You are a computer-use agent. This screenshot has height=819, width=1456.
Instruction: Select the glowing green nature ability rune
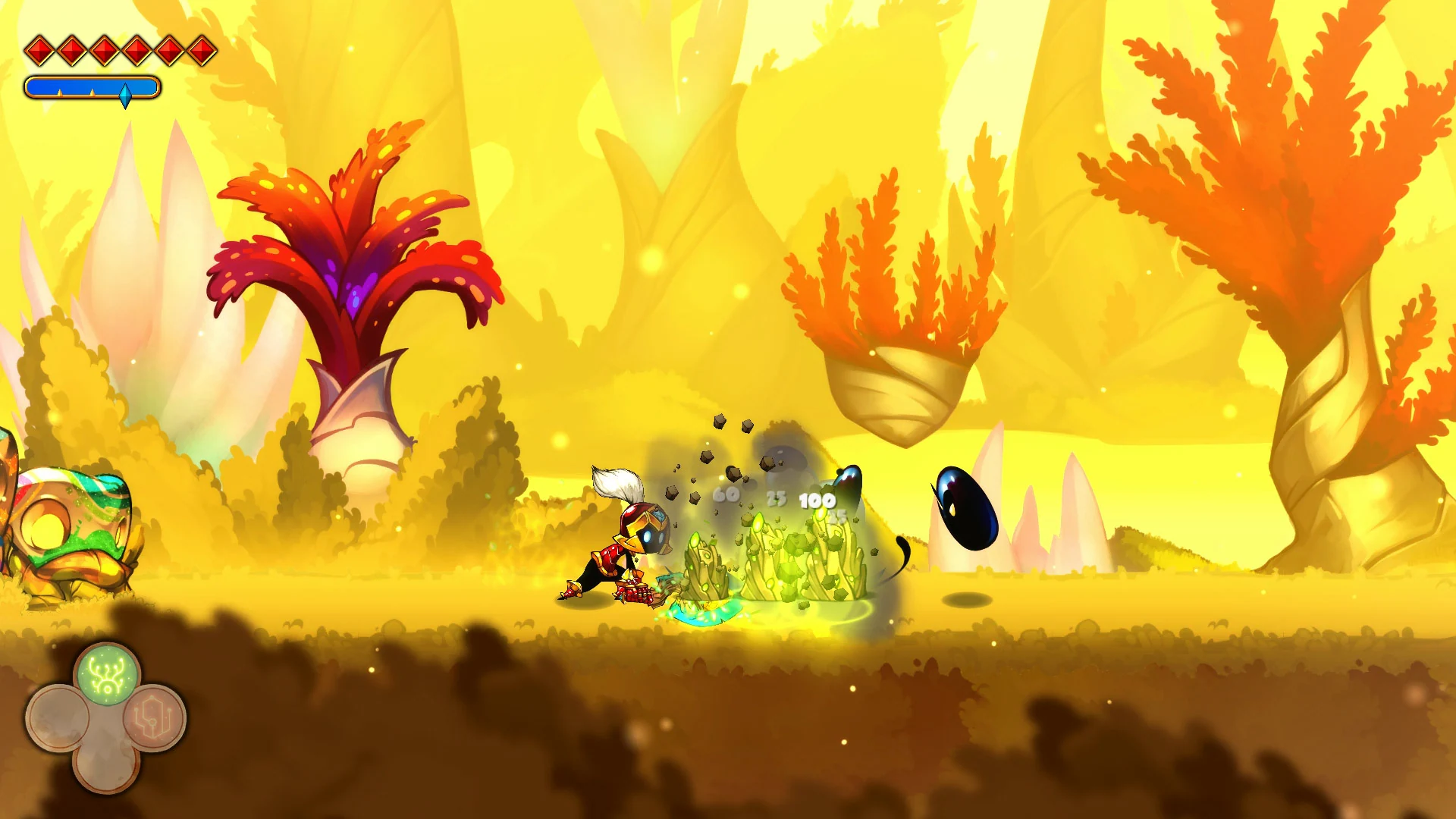[108, 676]
